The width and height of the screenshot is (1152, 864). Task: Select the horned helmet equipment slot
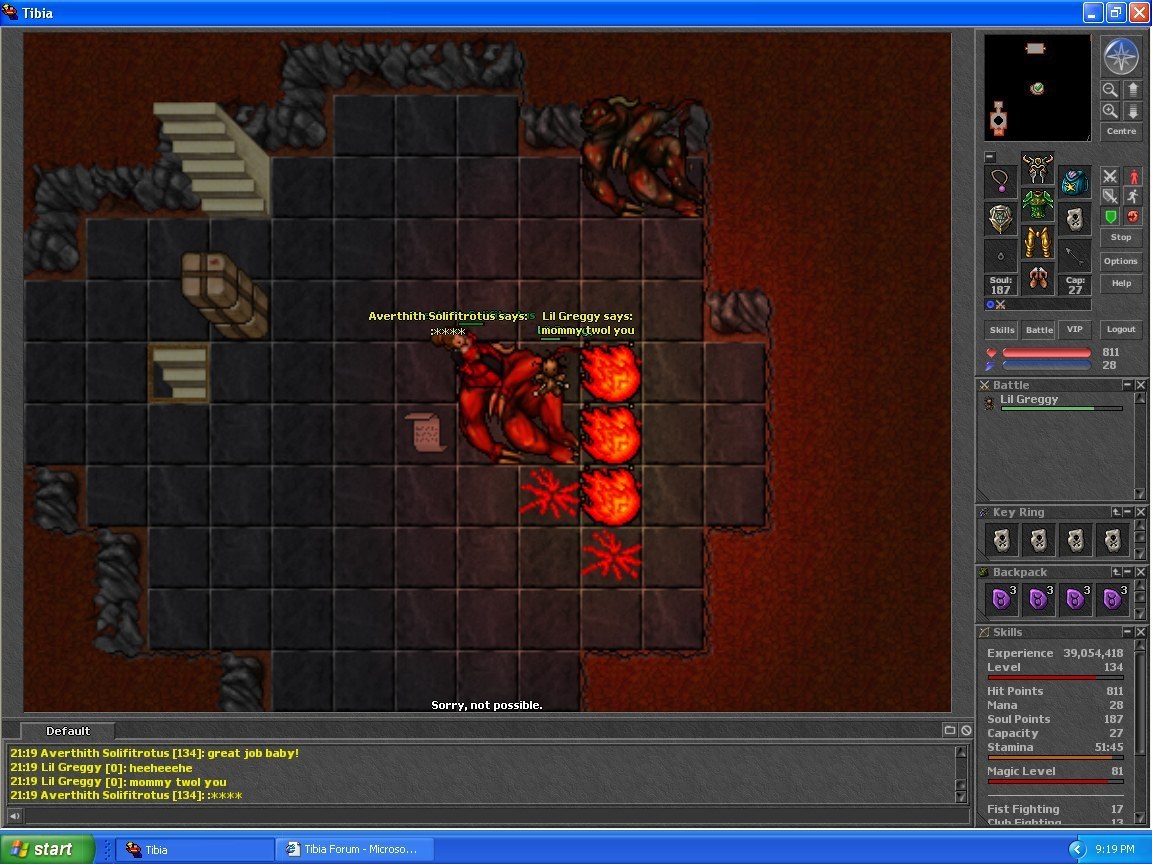tap(1037, 166)
